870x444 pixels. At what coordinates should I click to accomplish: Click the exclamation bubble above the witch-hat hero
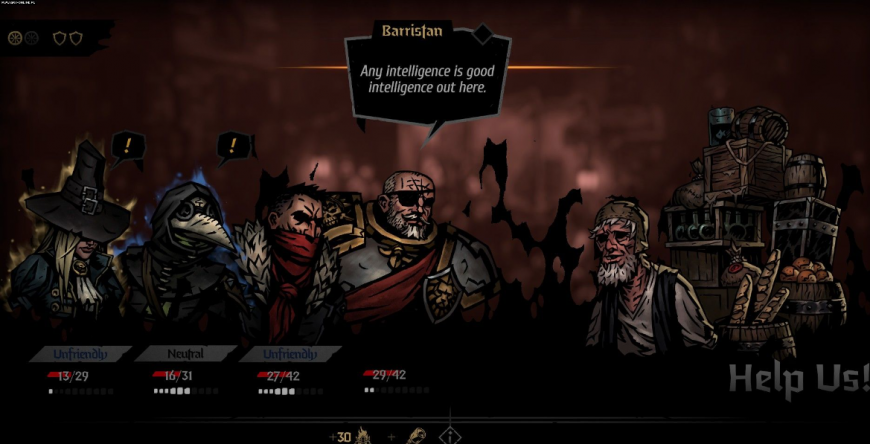(128, 148)
